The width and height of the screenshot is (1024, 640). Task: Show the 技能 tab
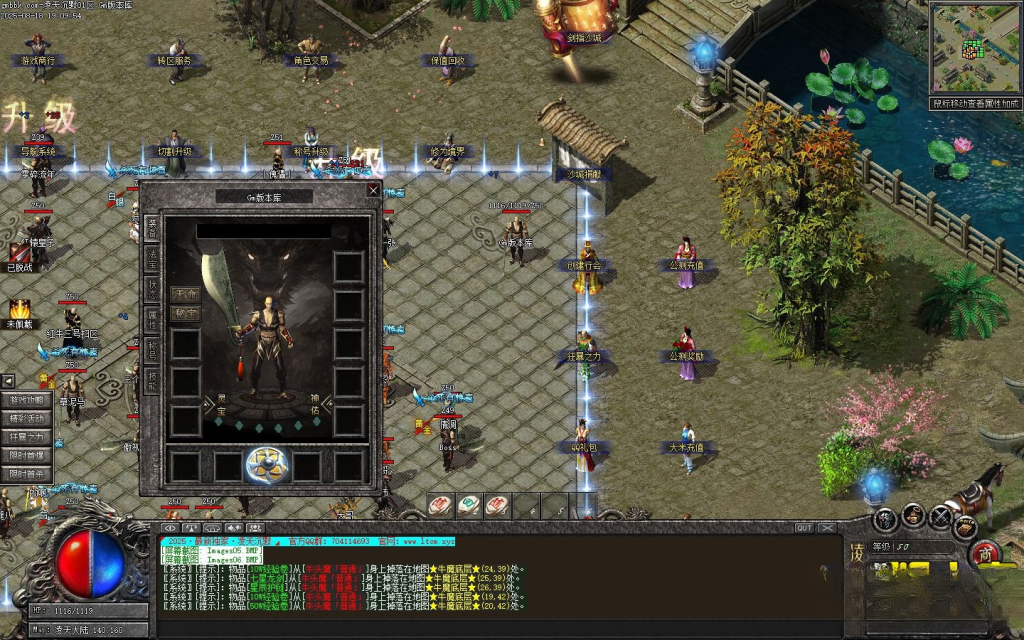(152, 381)
